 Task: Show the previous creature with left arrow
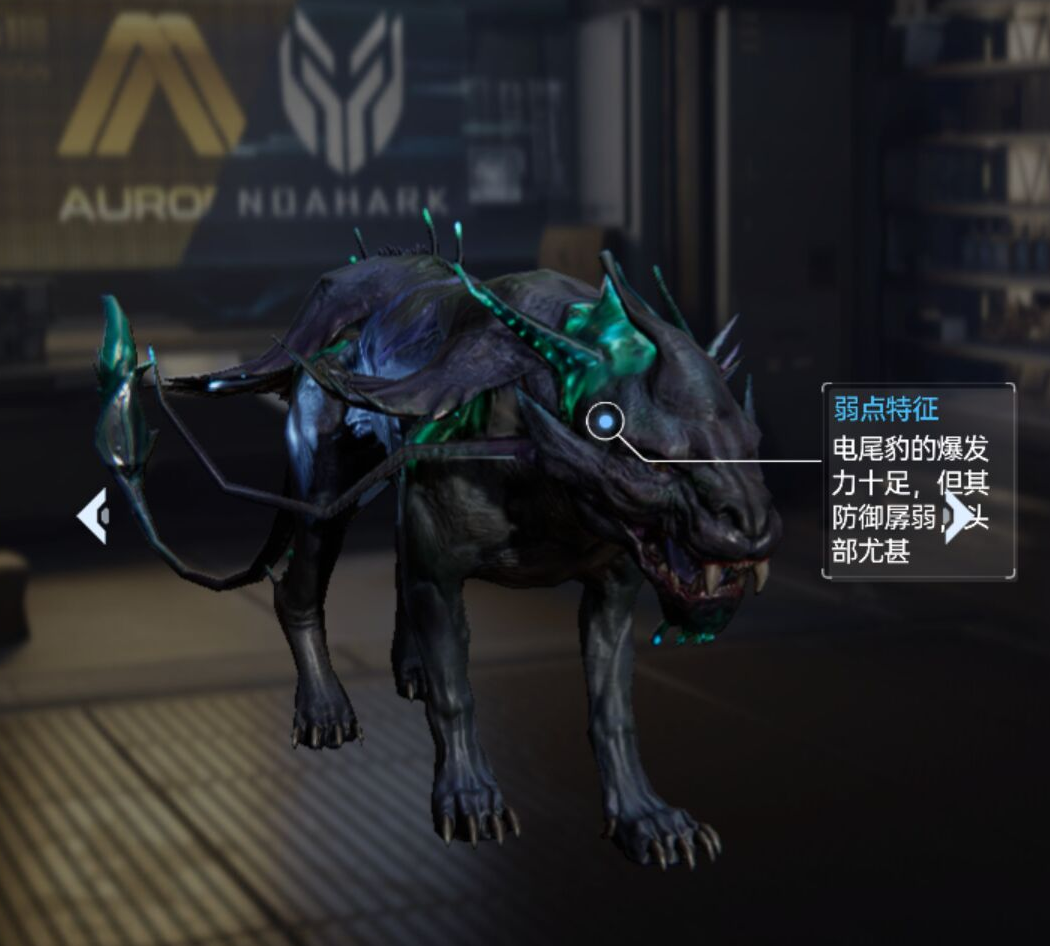tap(92, 516)
